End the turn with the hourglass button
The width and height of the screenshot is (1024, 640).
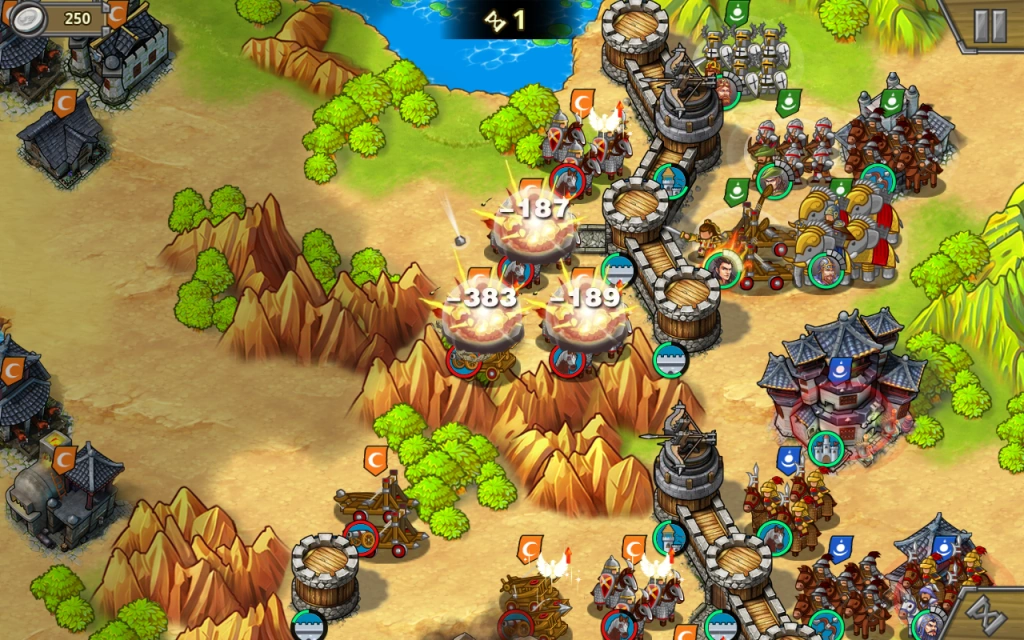tap(992, 613)
